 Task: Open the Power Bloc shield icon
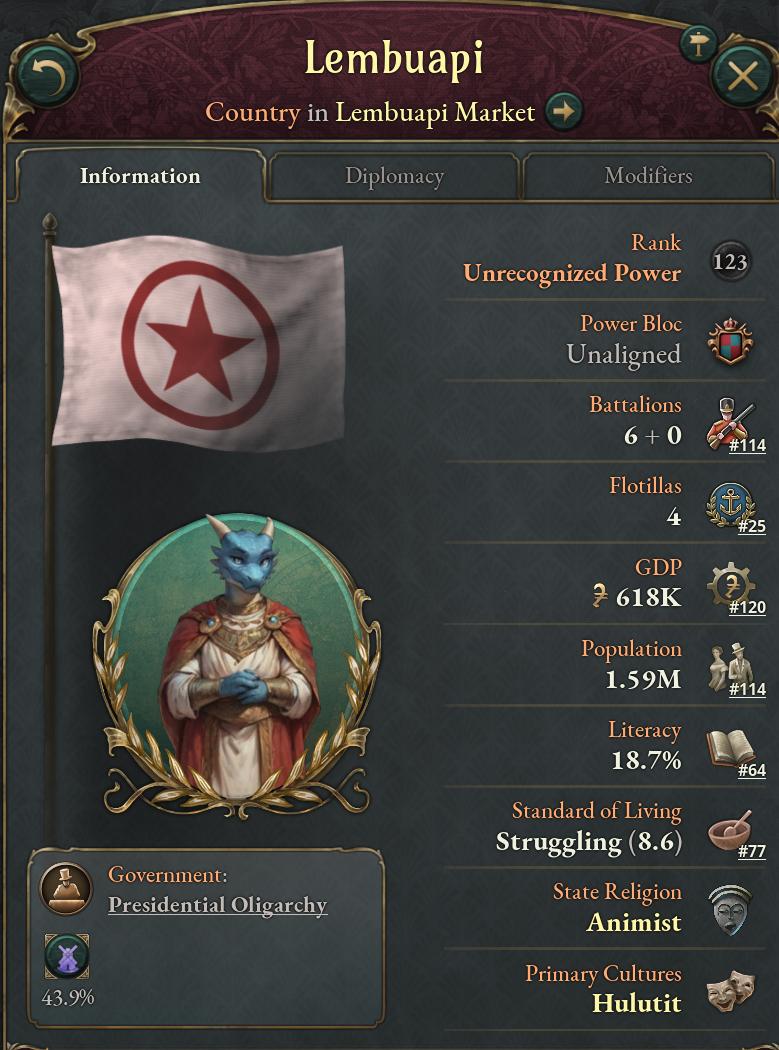pyautogui.click(x=729, y=342)
